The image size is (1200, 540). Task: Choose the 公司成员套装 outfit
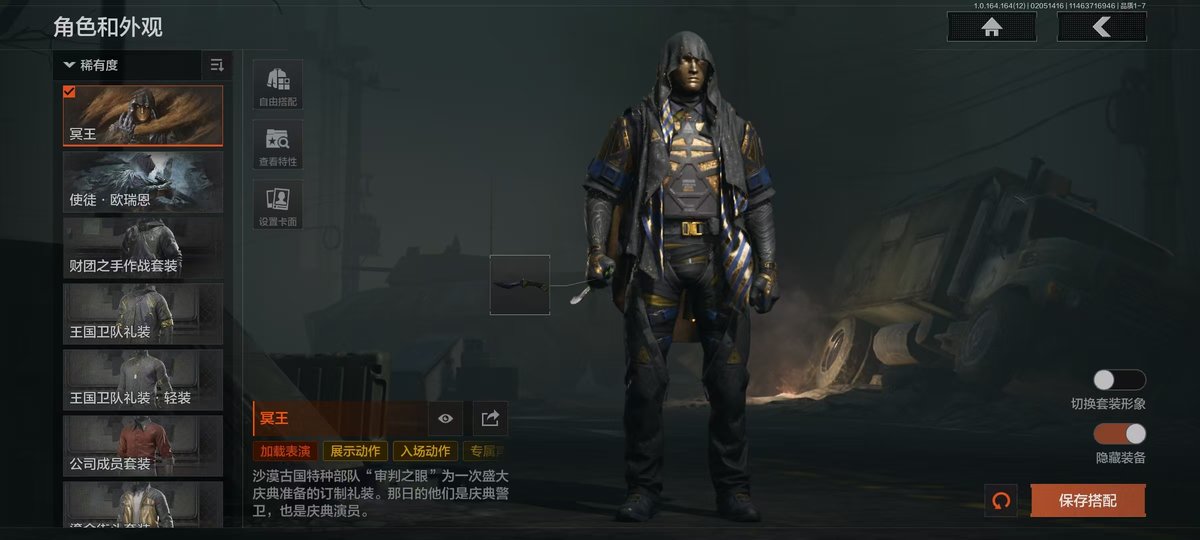point(143,445)
